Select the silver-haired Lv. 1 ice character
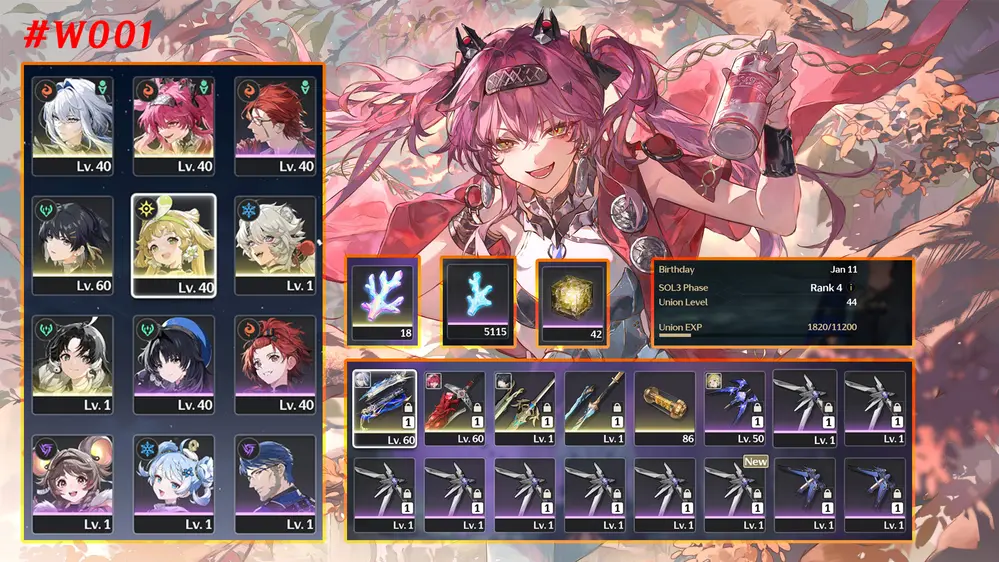The image size is (999, 562). [274, 244]
